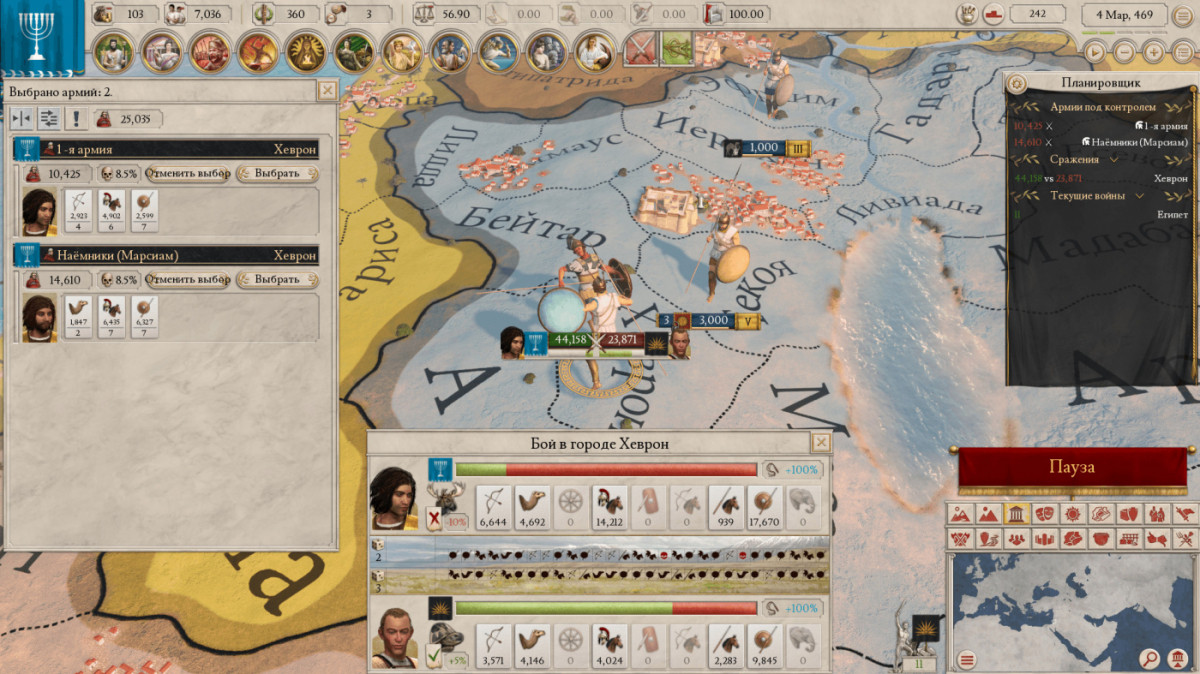
Task: Switch to the theater masks map mode
Action: coord(1042,514)
